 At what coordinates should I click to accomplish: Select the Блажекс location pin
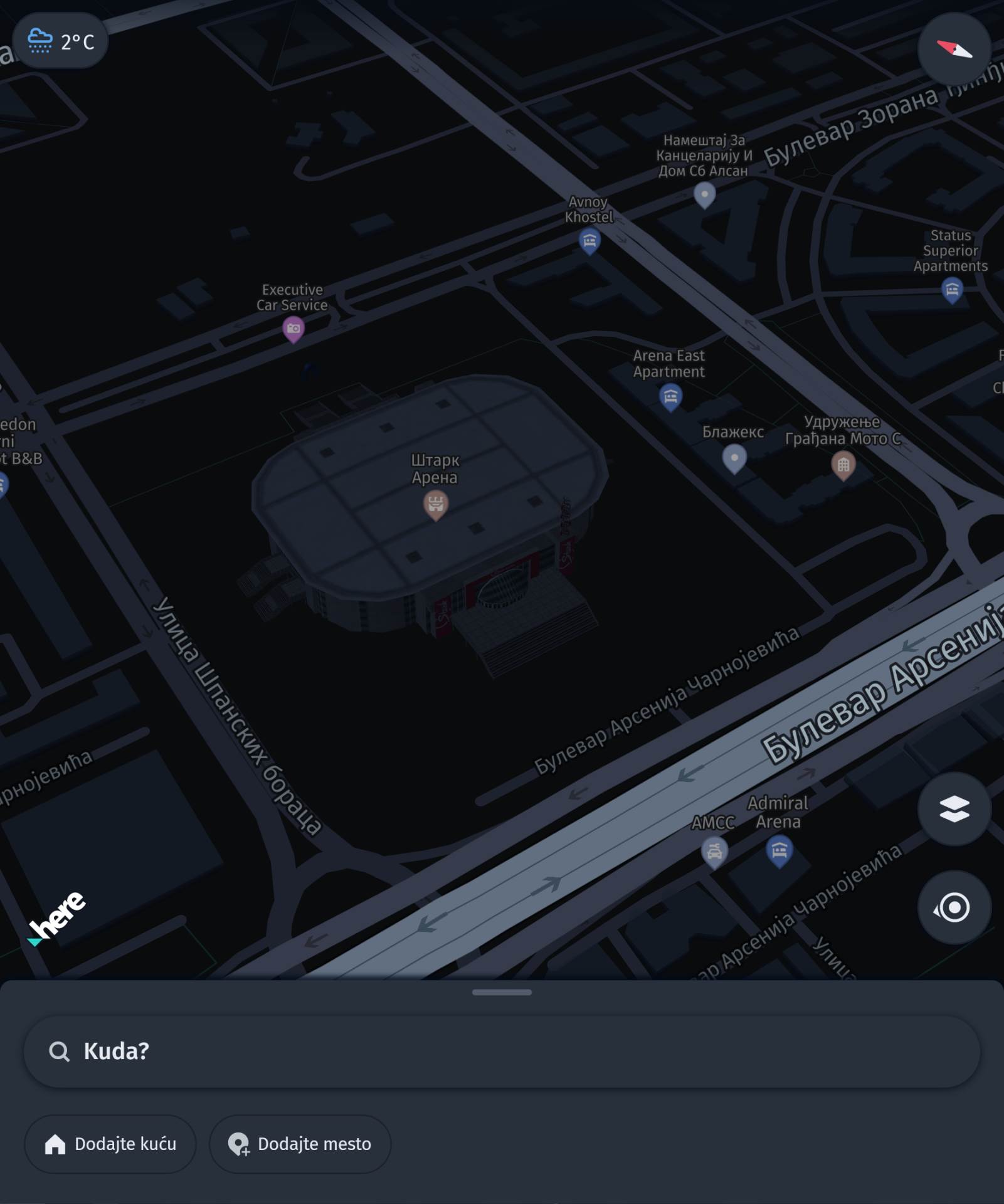[x=734, y=458]
